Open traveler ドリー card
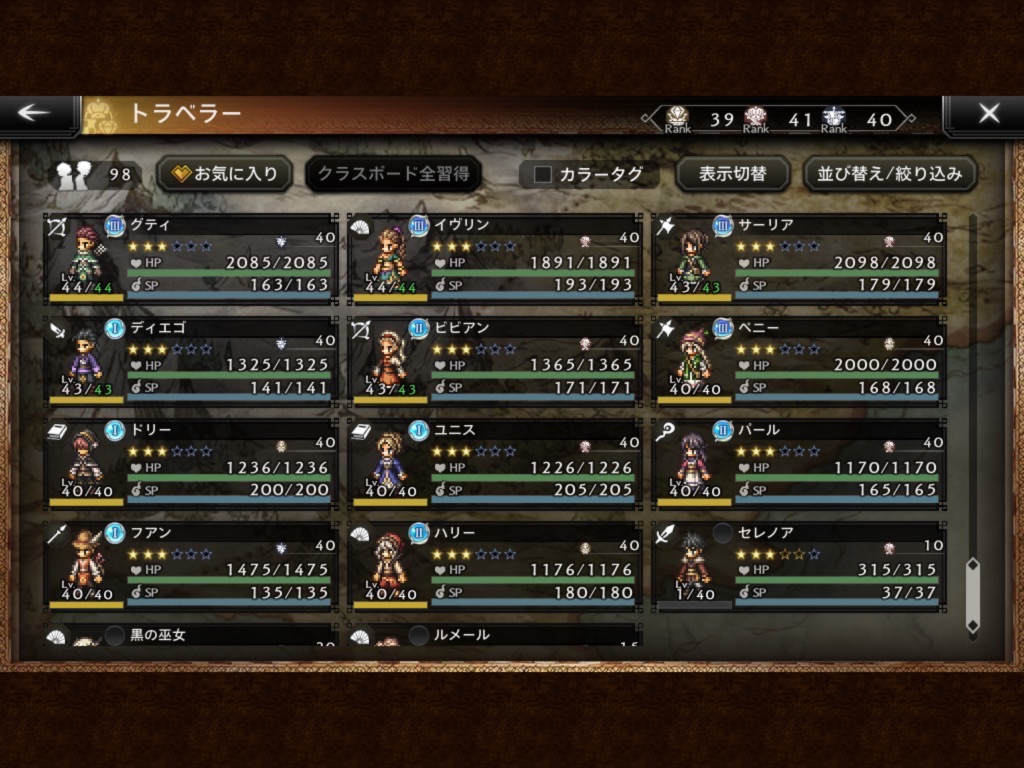The width and height of the screenshot is (1024, 768). [192, 462]
